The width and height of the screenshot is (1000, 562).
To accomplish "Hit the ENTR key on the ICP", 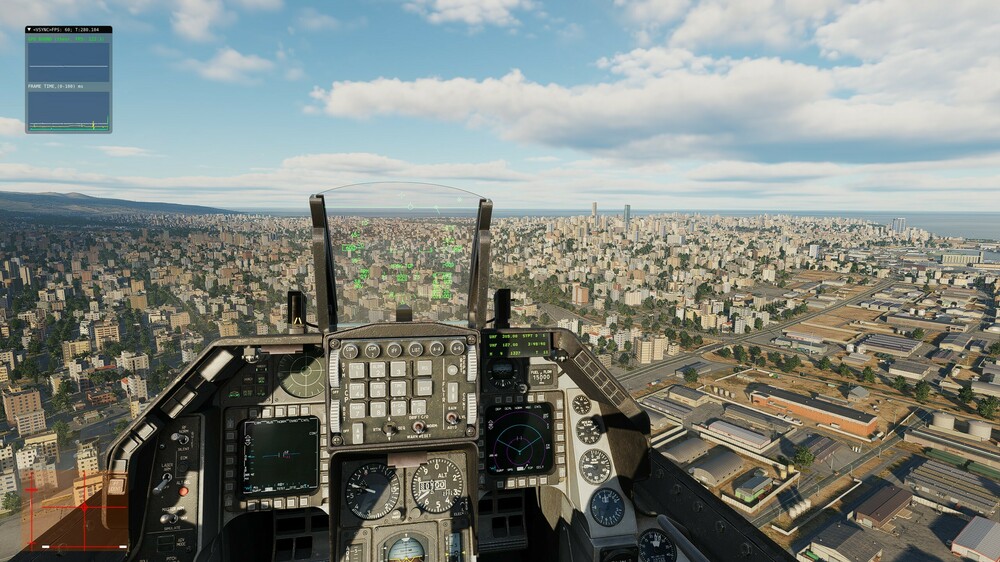I will [424, 387].
